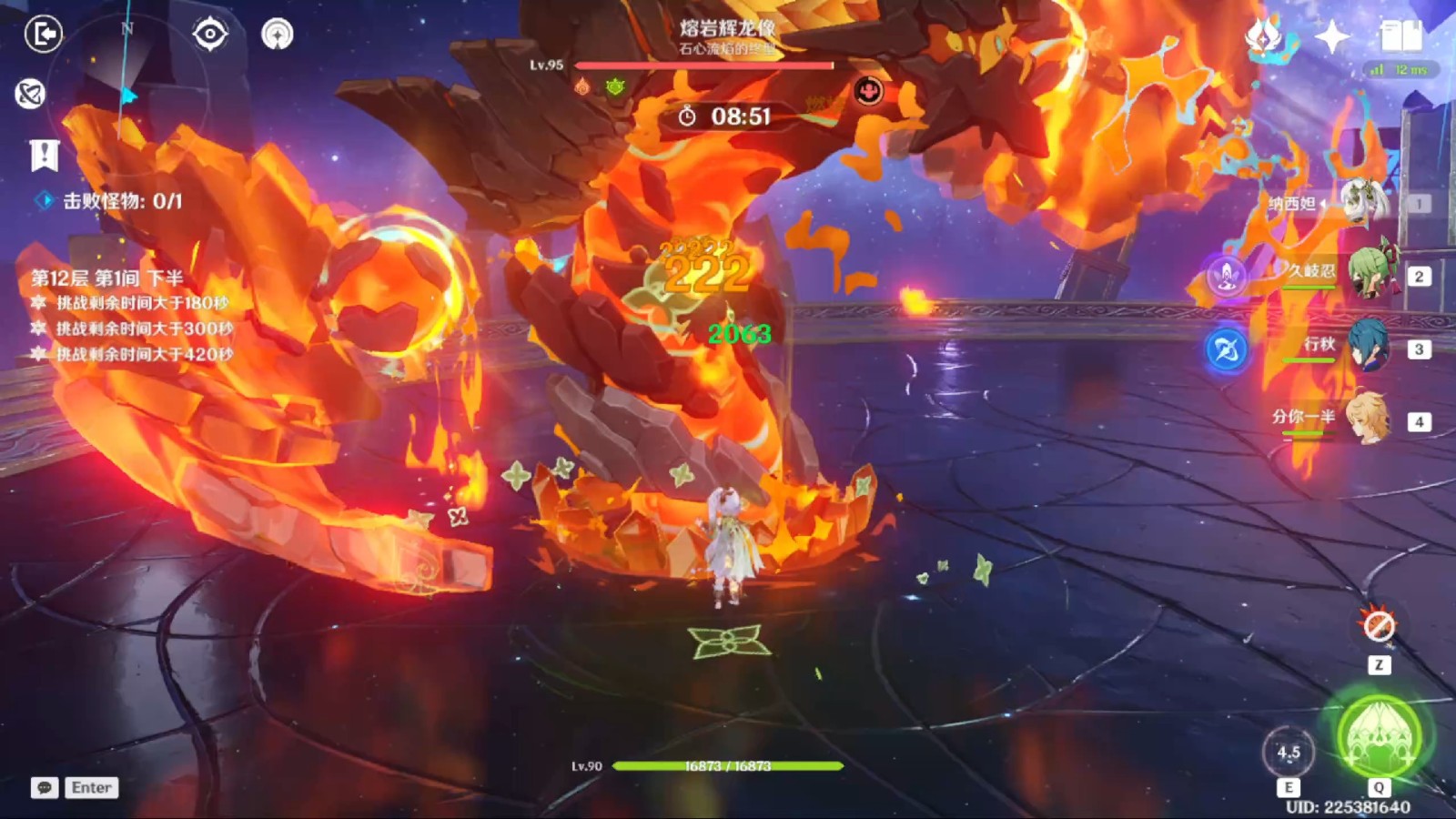
Task: Switch to party member 久岐忍
Action: 1365,275
